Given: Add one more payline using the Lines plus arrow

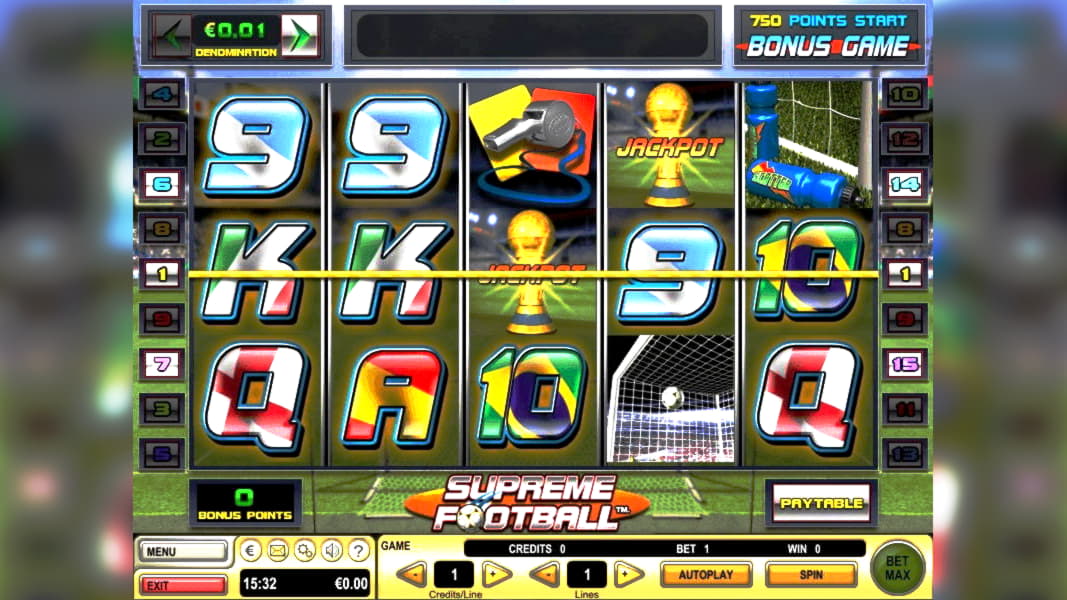Looking at the screenshot, I should coord(628,575).
